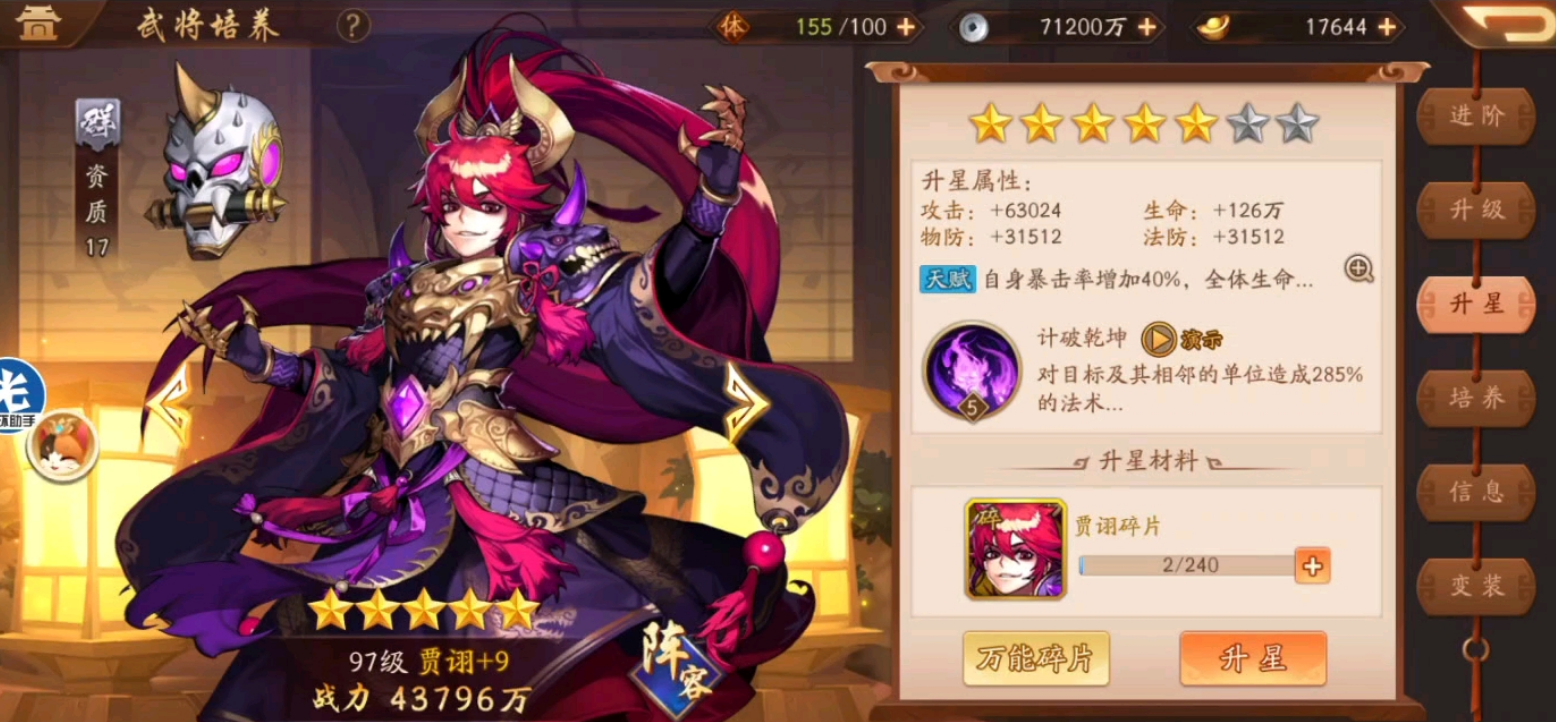Image resolution: width=1556 pixels, height=722 pixels.
Task: Open the 升级 tab
Action: tap(1477, 210)
